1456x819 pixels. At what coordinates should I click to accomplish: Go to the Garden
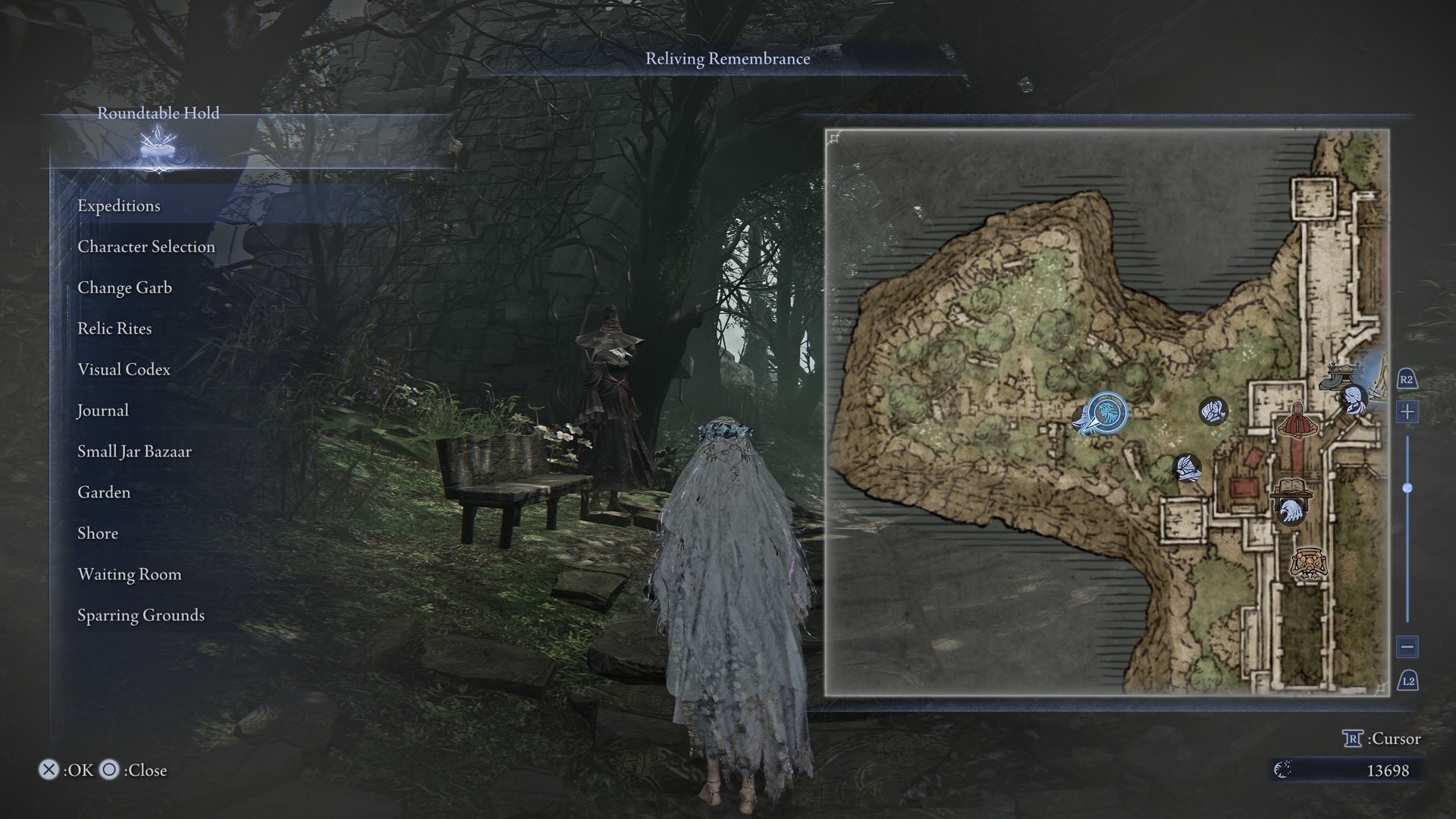104,493
